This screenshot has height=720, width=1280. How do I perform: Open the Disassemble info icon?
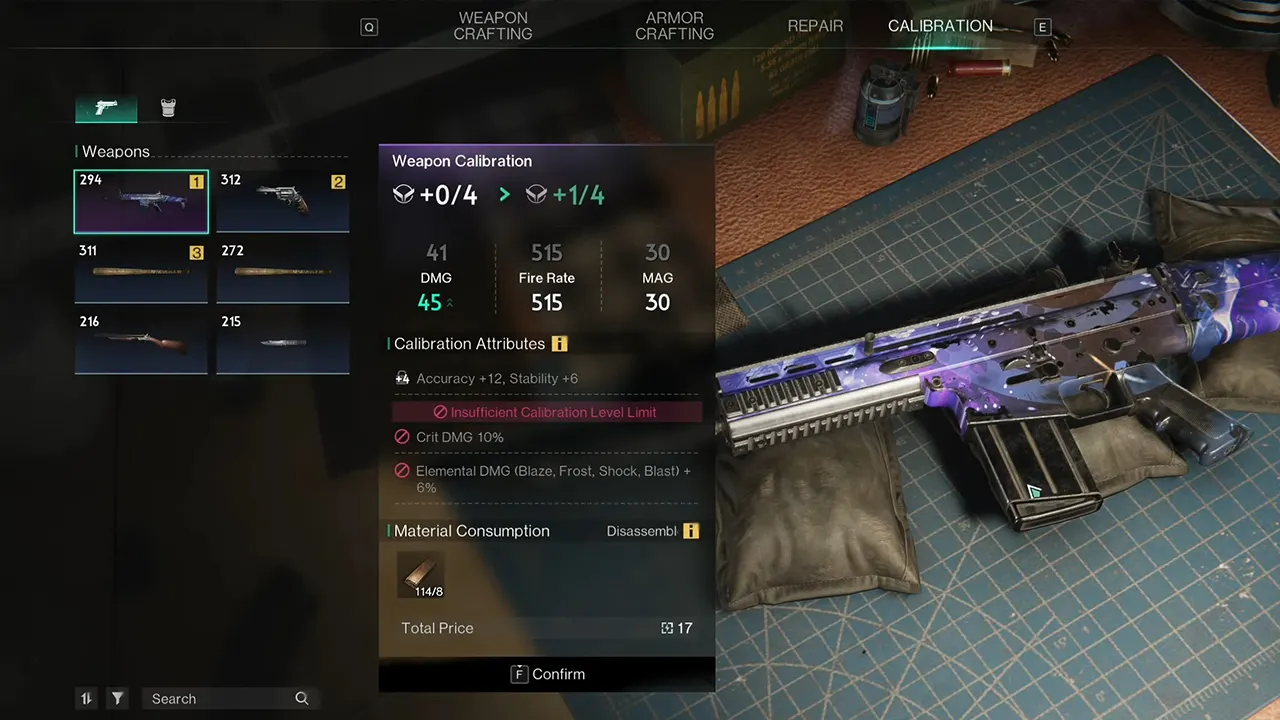click(691, 531)
